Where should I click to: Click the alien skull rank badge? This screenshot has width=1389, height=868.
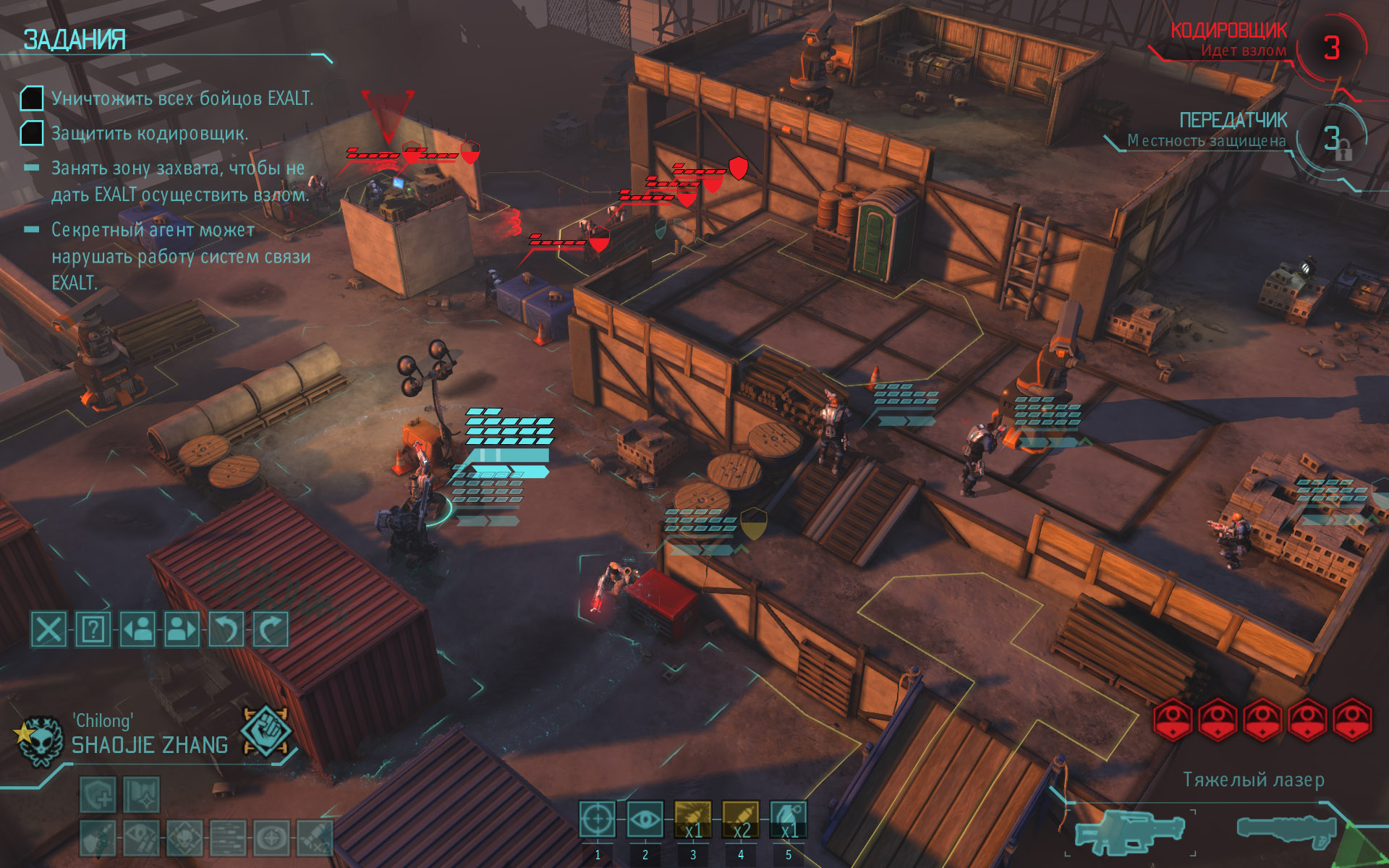click(38, 740)
